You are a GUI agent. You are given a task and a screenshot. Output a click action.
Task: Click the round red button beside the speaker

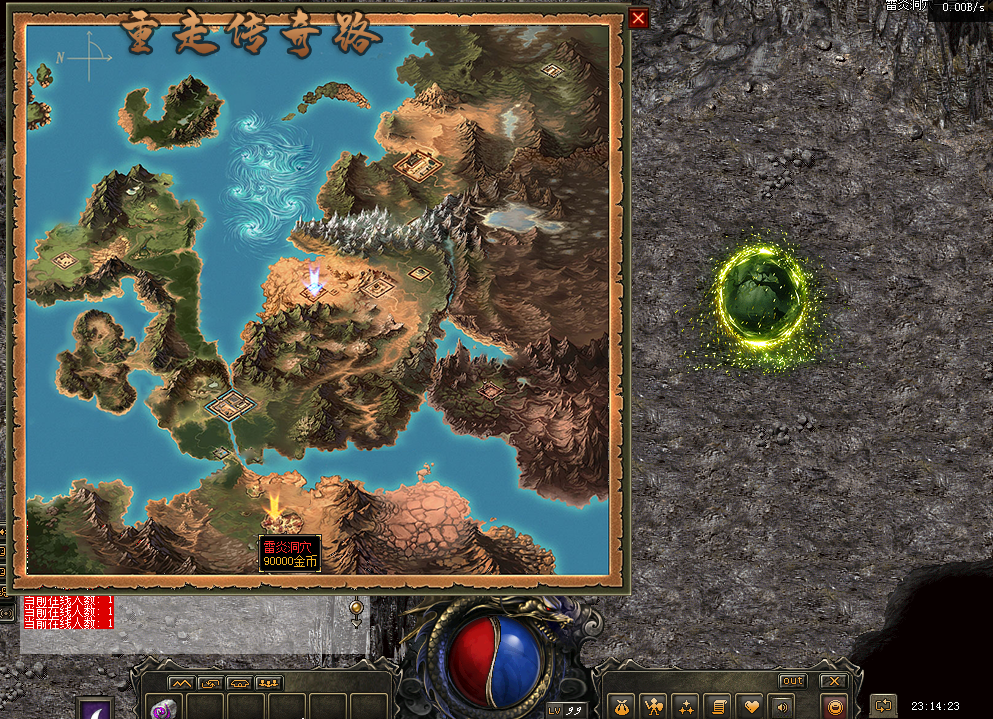tap(834, 706)
